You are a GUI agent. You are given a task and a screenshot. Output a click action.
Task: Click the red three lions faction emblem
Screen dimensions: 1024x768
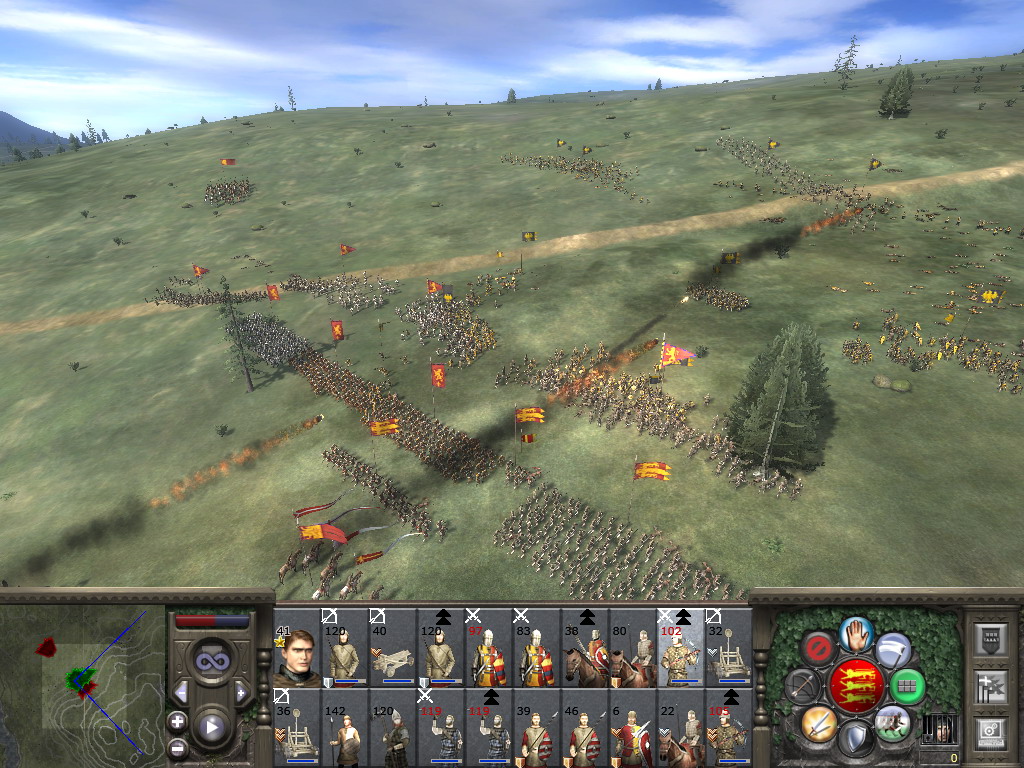pos(855,686)
